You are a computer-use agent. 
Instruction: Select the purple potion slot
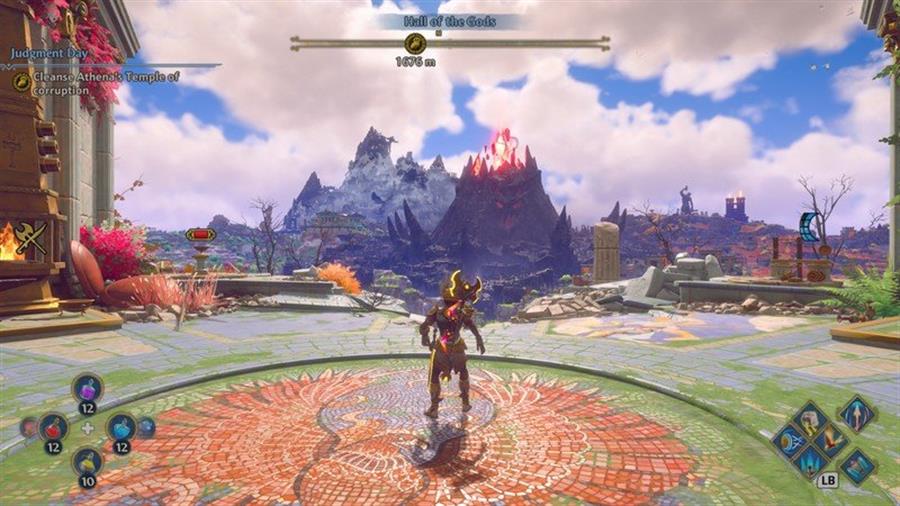click(87, 389)
